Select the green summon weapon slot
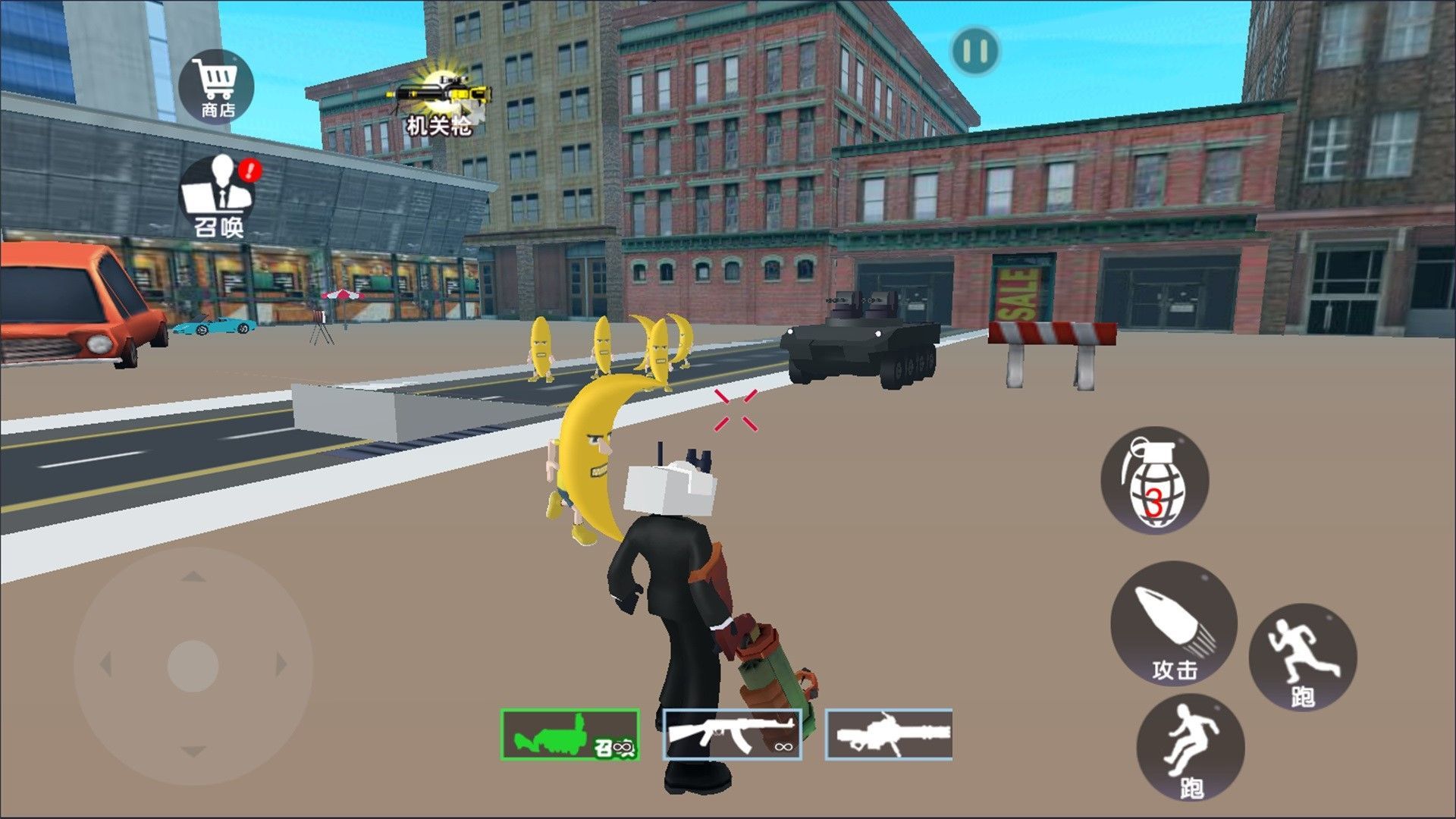 point(570,734)
